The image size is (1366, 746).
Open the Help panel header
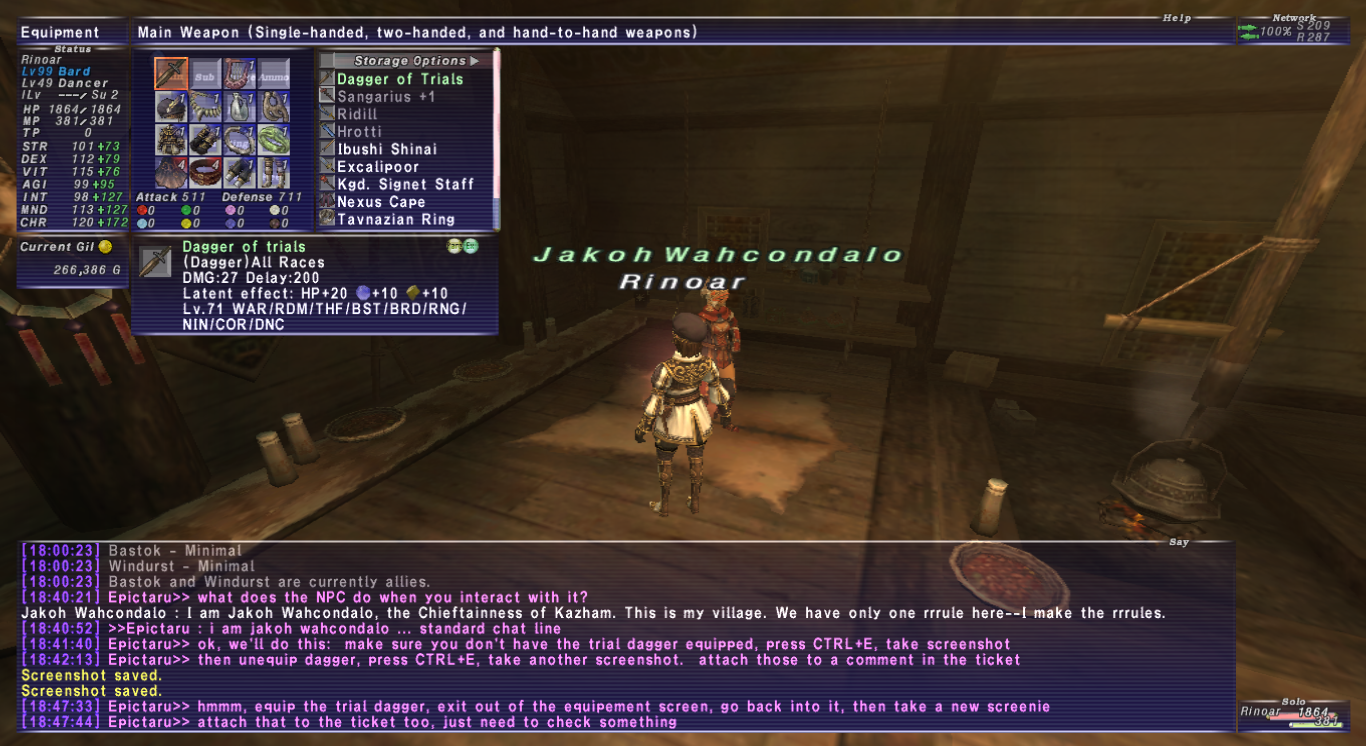coord(1176,16)
